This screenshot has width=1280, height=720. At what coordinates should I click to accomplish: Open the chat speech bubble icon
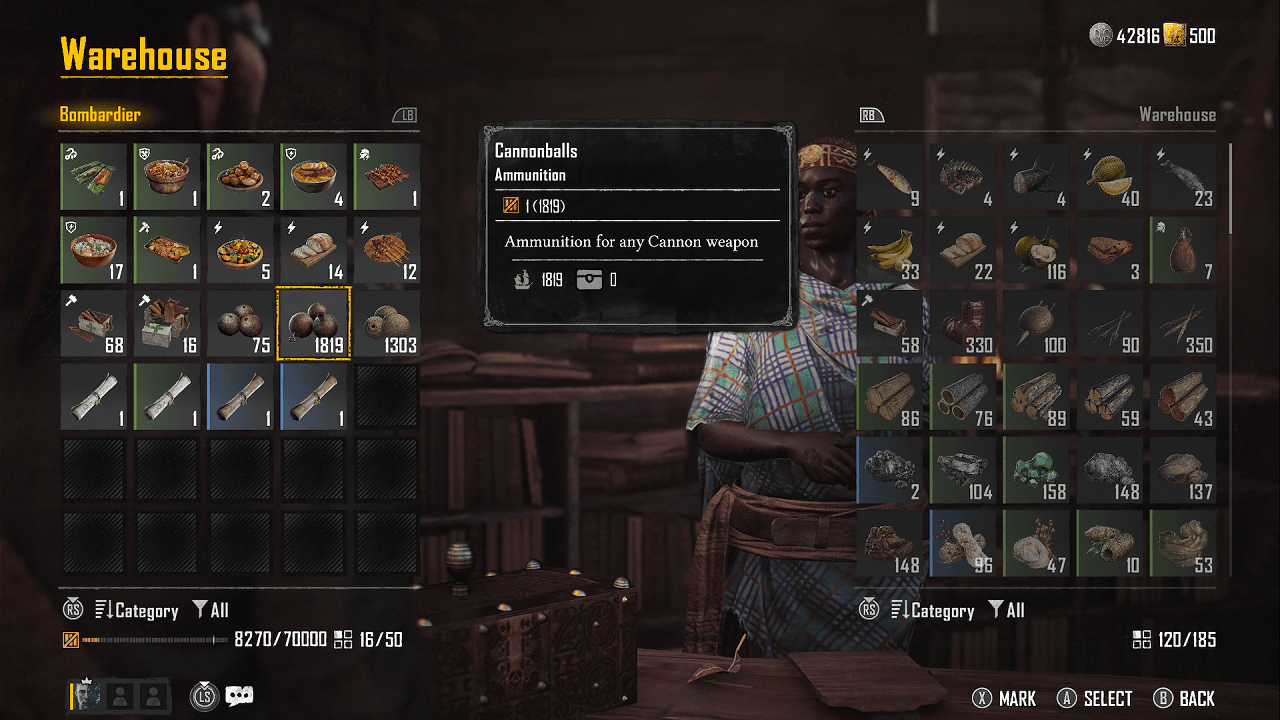coord(239,696)
